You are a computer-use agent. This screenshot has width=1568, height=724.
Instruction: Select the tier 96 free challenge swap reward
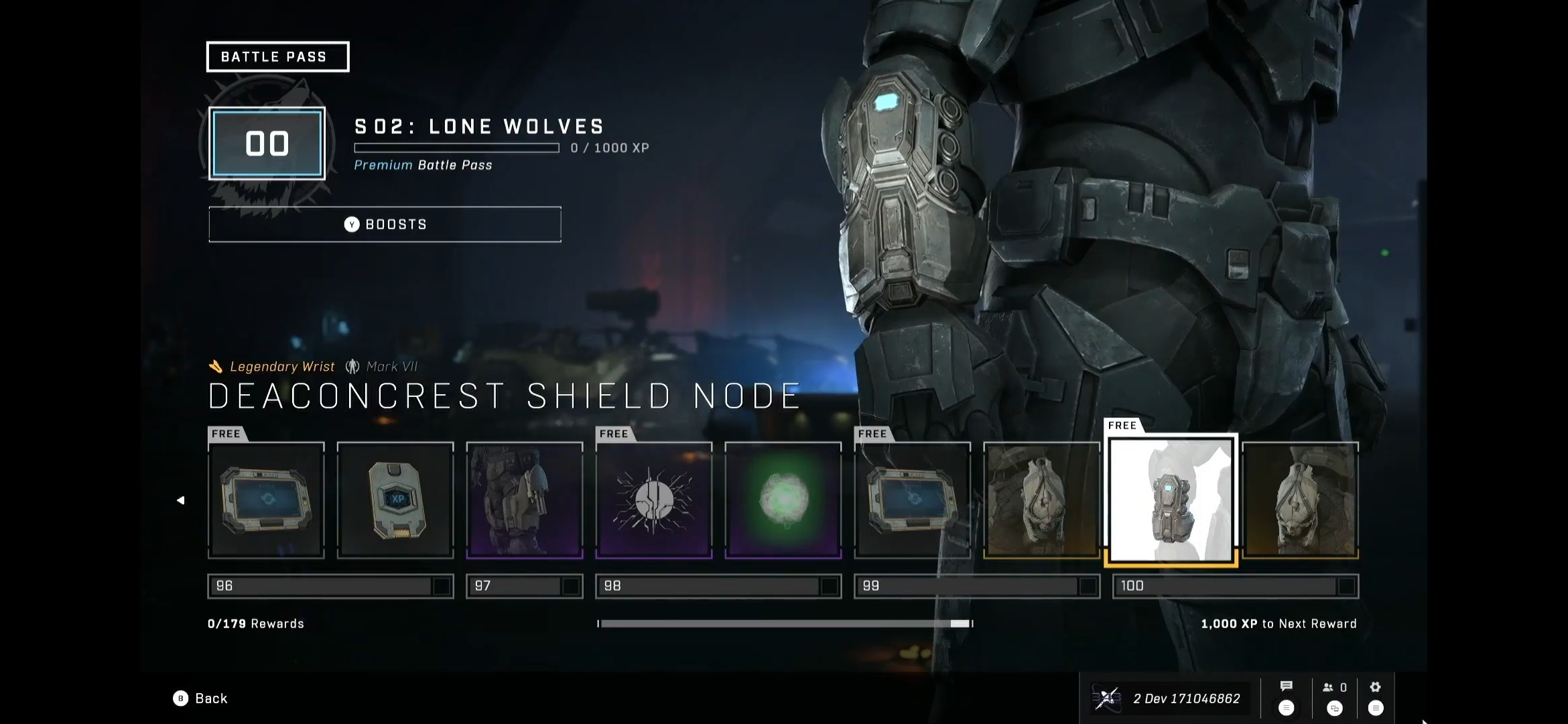coord(266,500)
